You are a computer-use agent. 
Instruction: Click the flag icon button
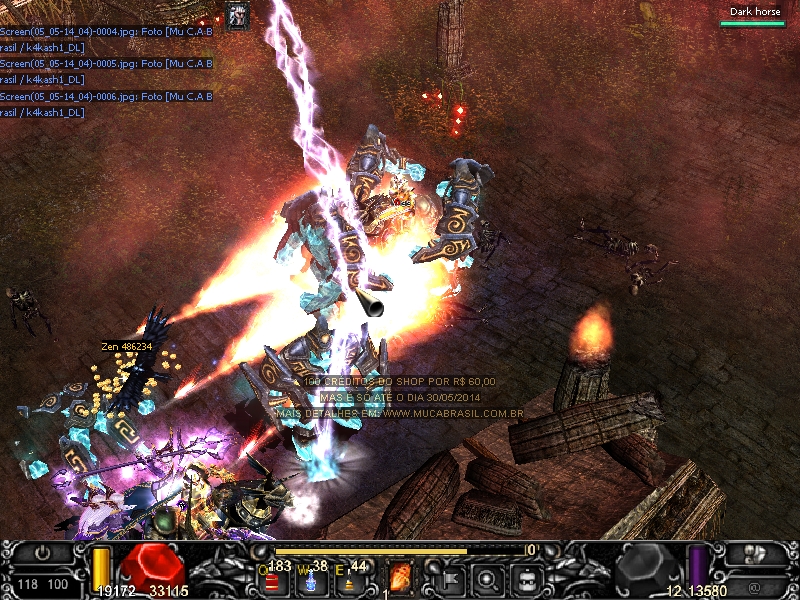(449, 577)
